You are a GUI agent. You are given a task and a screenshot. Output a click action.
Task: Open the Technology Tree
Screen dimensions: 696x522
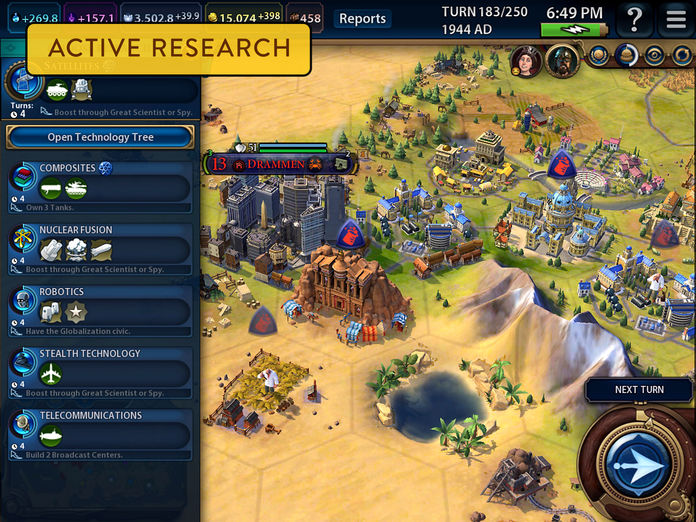click(100, 137)
